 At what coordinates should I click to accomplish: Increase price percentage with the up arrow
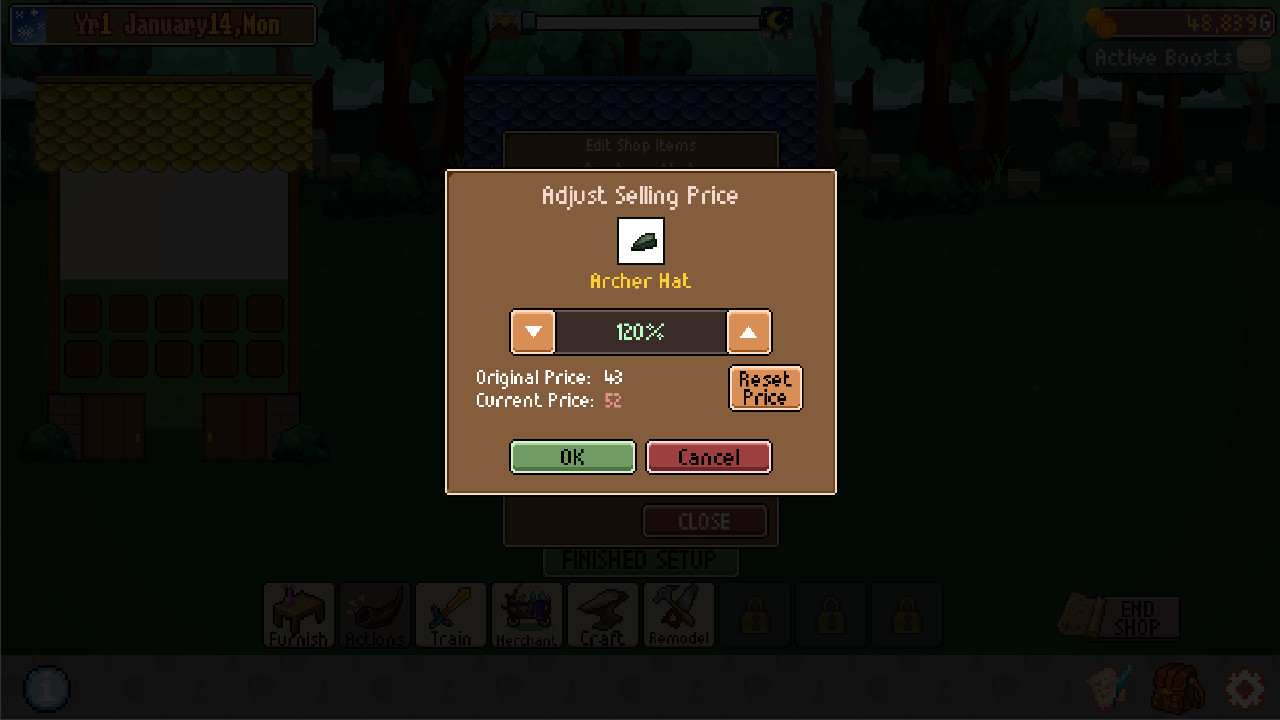[749, 331]
